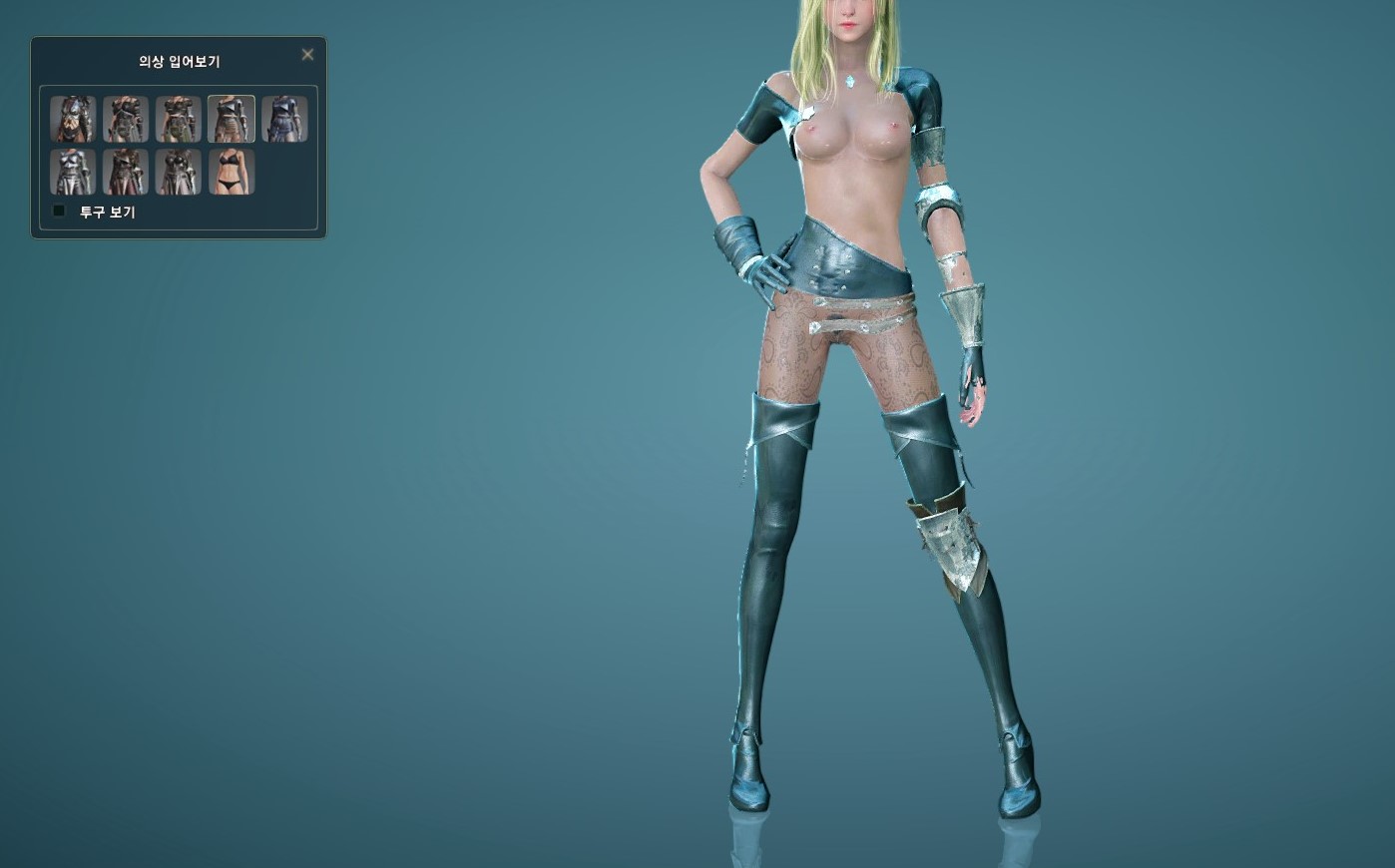Select the dark robe costume, bottom row second
This screenshot has height=868, width=1395.
point(126,171)
